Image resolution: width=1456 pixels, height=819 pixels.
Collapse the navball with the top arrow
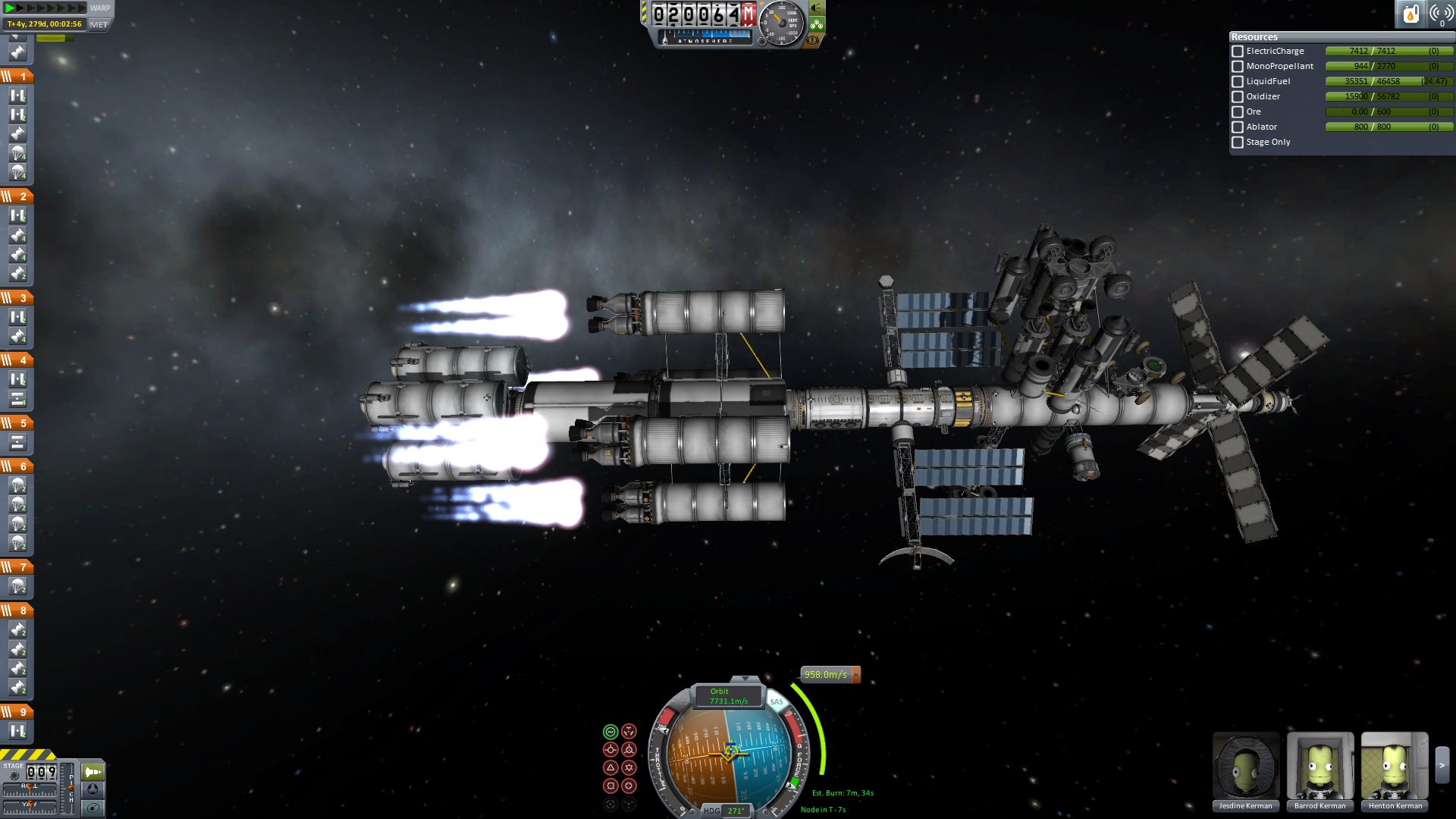click(745, 679)
